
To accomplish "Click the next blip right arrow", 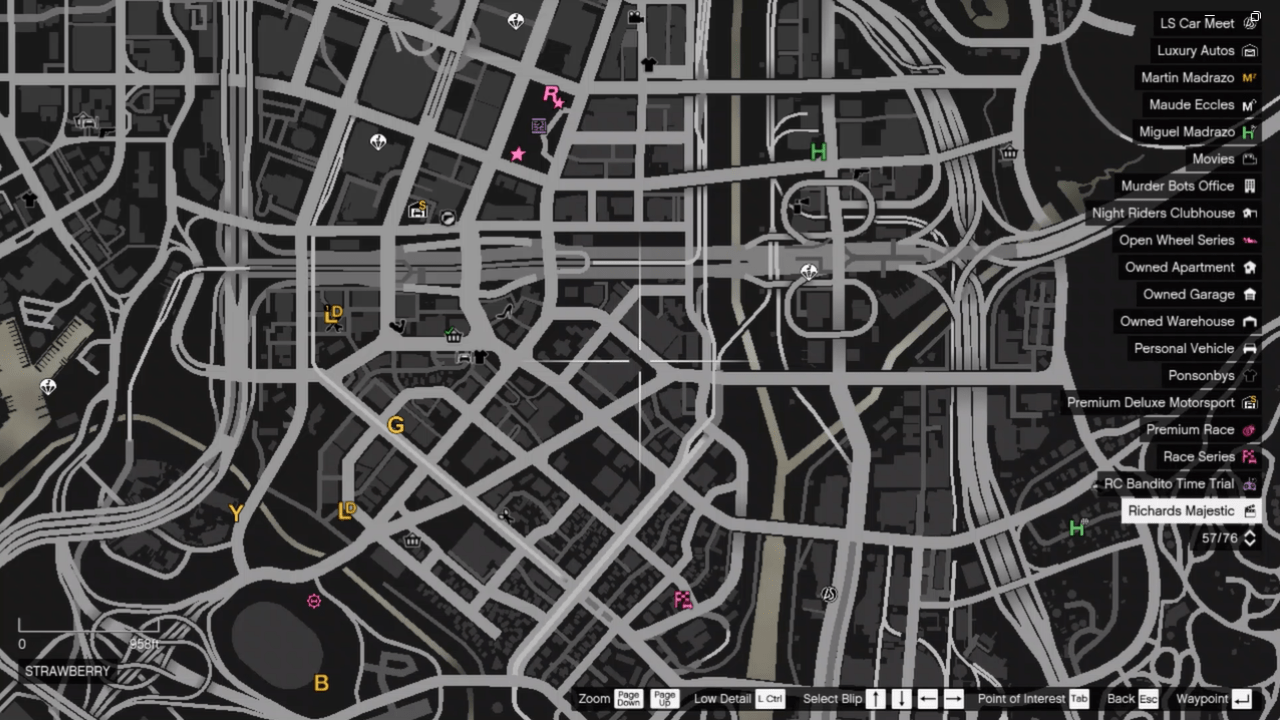I will pyautogui.click(x=955, y=698).
